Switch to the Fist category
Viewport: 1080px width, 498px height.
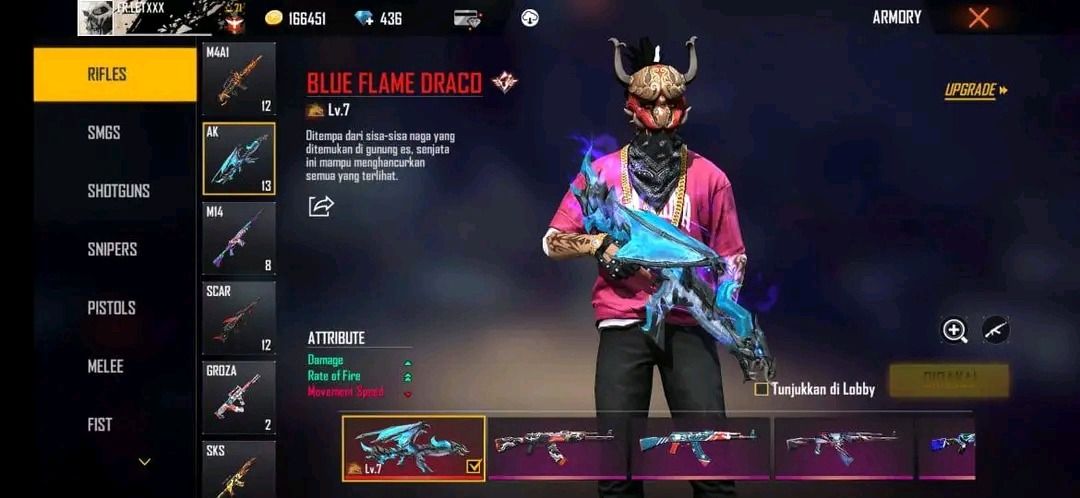(100, 424)
